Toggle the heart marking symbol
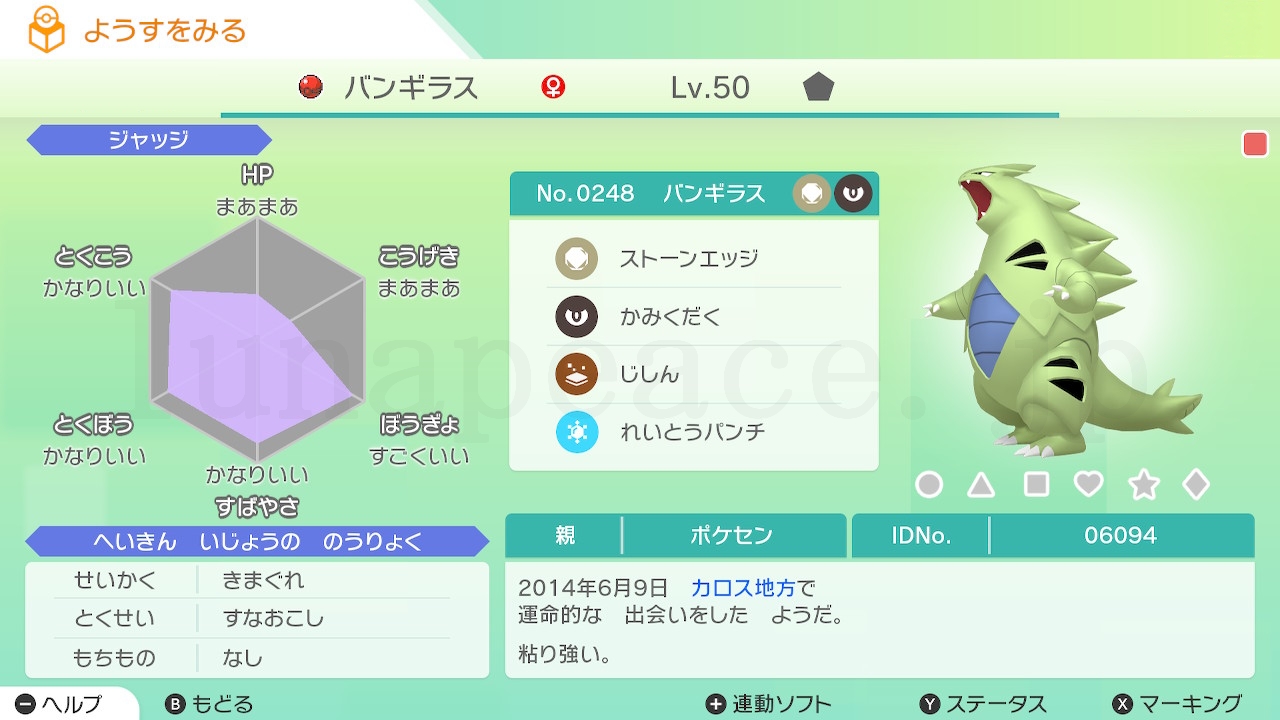The image size is (1280, 720). tap(1089, 483)
